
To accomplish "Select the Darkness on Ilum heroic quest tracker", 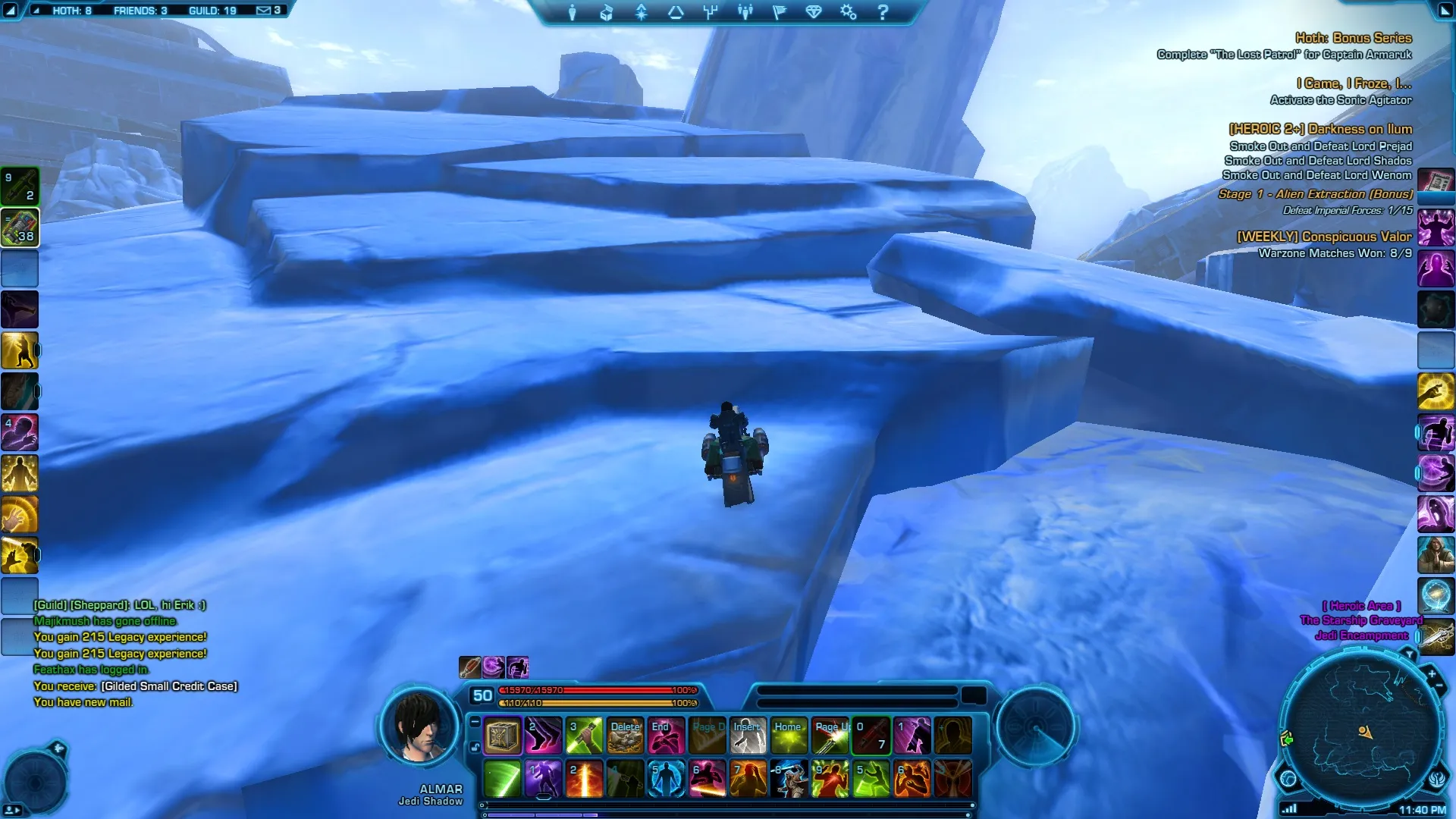I will tap(1320, 129).
